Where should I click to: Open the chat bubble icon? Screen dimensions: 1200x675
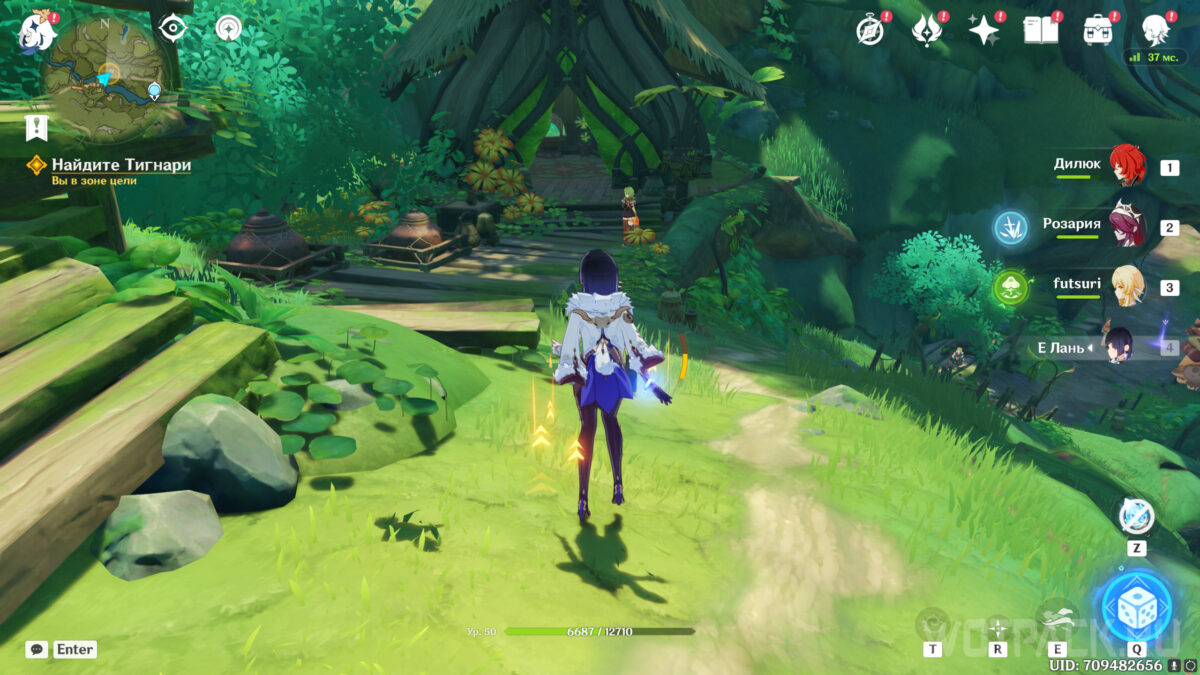[37, 649]
